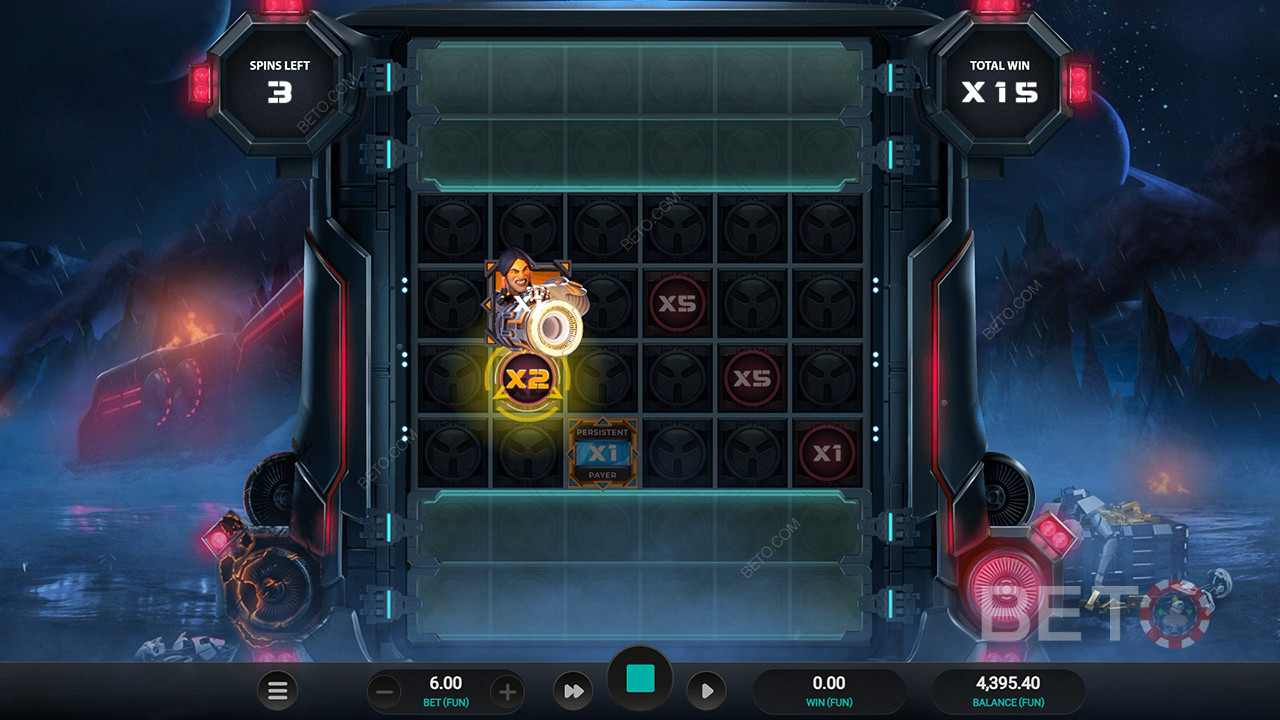Stop the current spin

click(x=640, y=680)
